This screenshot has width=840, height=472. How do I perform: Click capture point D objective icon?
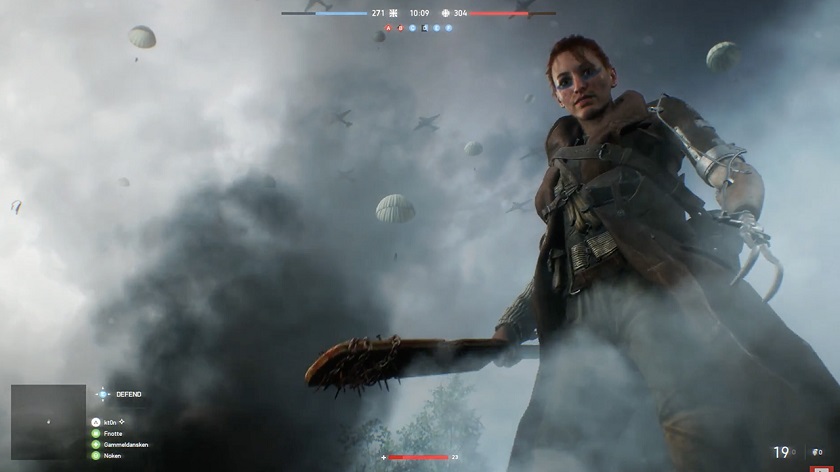pyautogui.click(x=425, y=28)
